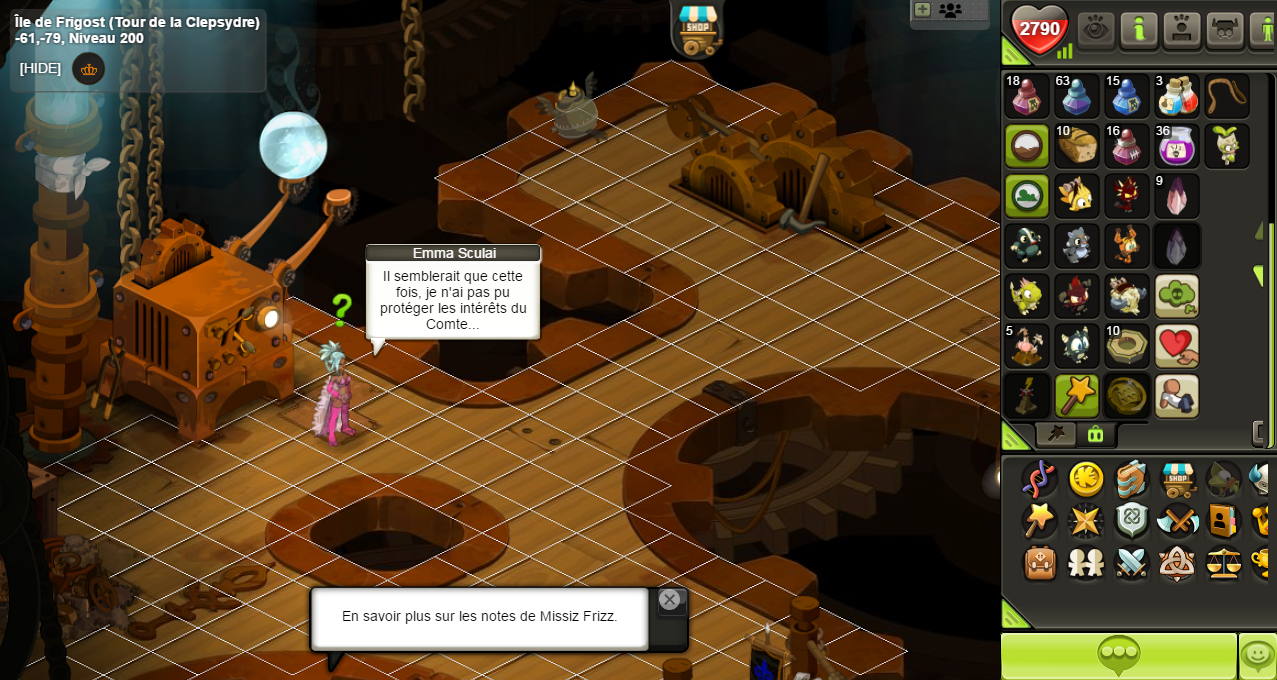Close the dialogue reply box

click(669, 600)
